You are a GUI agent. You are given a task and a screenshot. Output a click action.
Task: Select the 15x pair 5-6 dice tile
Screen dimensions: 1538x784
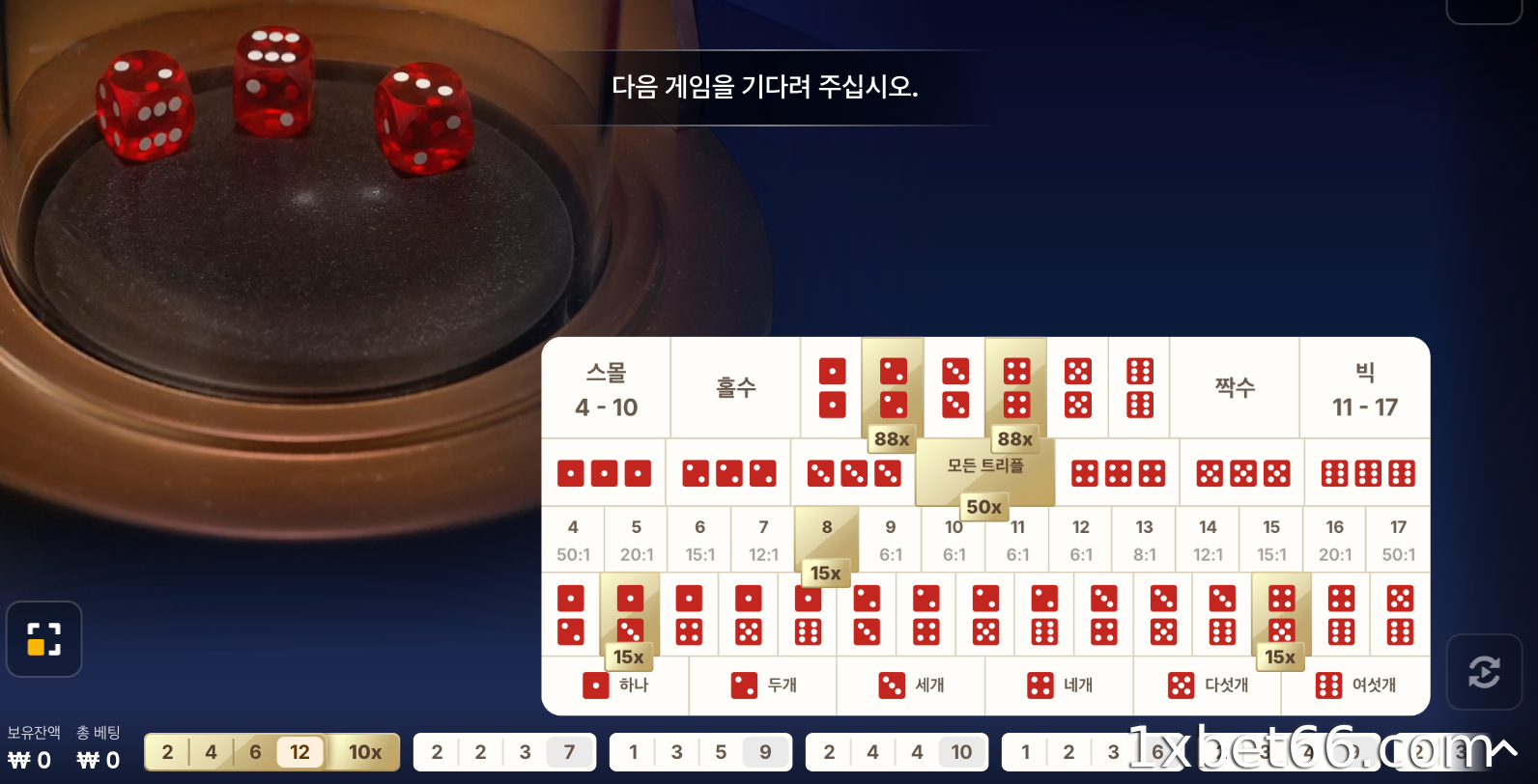pyautogui.click(x=1280, y=616)
